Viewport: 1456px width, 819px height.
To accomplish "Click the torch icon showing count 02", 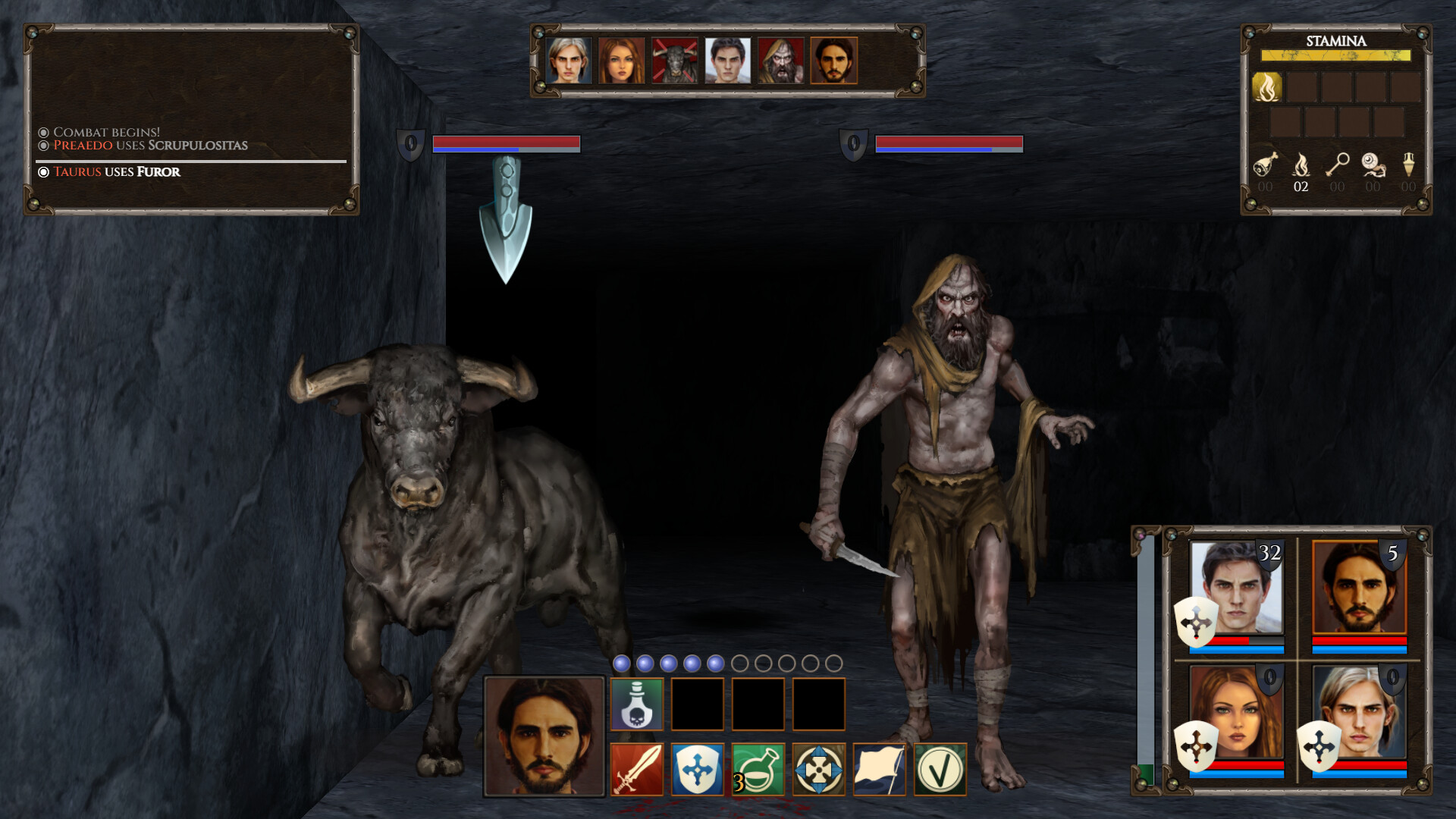I will tap(1301, 163).
